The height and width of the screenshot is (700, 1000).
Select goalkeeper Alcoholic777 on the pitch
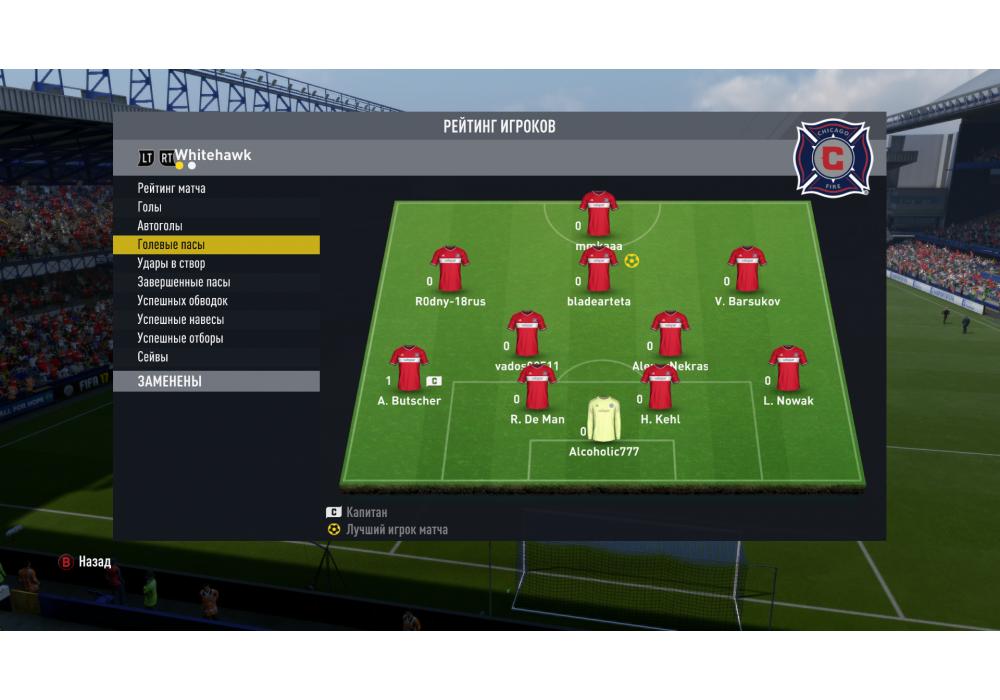coord(604,420)
